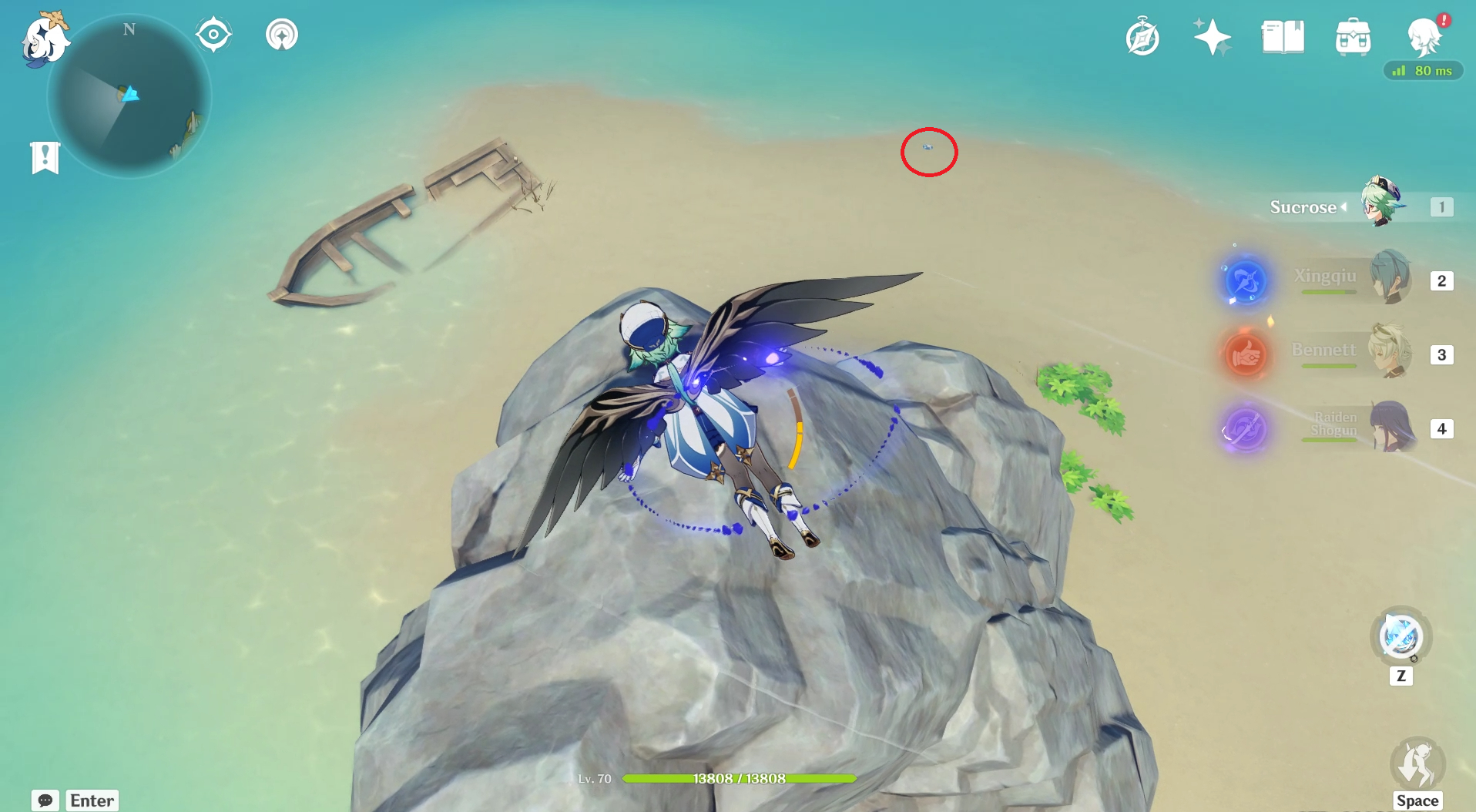Trigger Raiden Shogun's elemental burst icon
This screenshot has width=1476, height=812.
(1246, 429)
